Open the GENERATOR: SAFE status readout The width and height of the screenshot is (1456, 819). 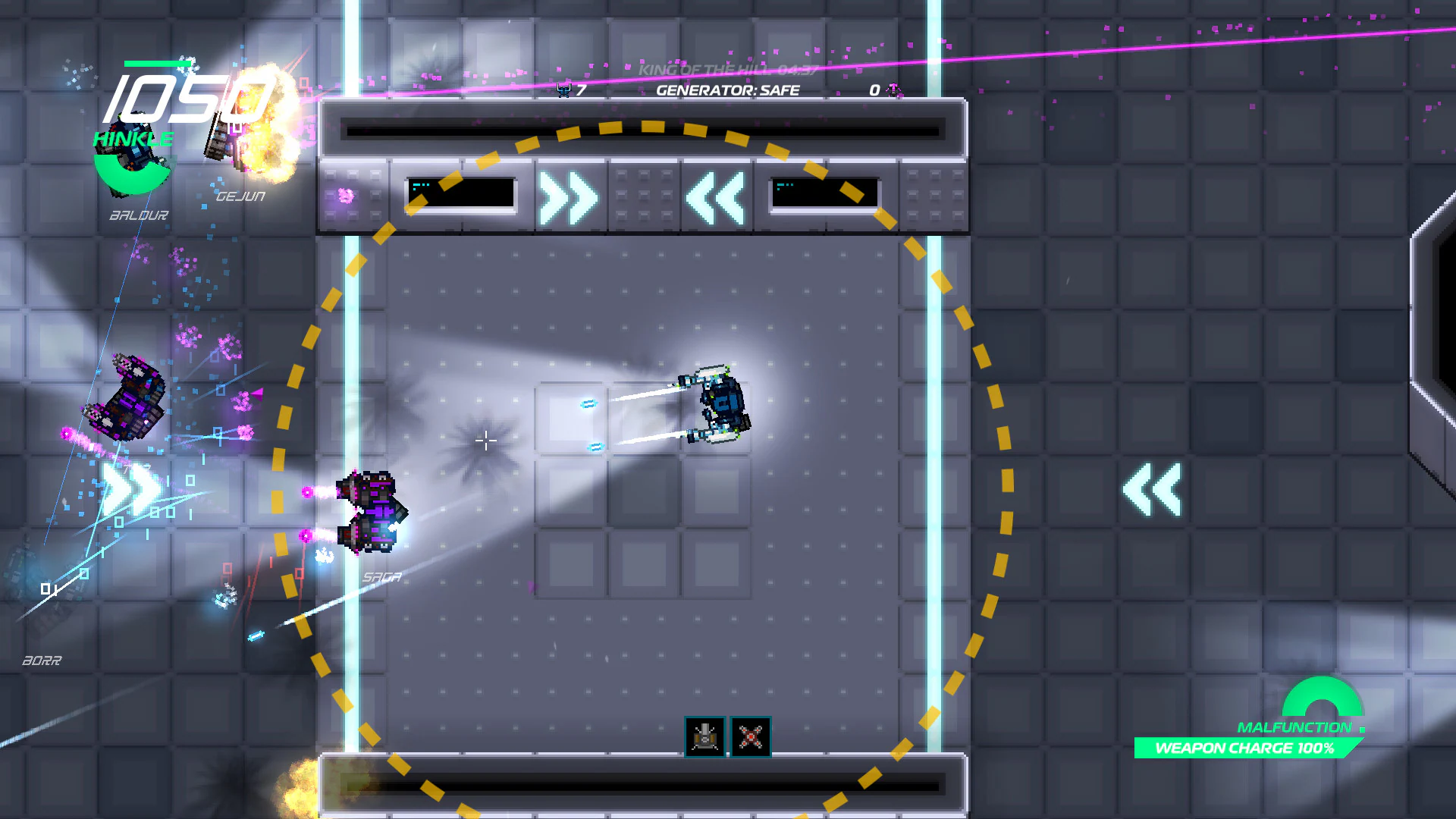(728, 89)
